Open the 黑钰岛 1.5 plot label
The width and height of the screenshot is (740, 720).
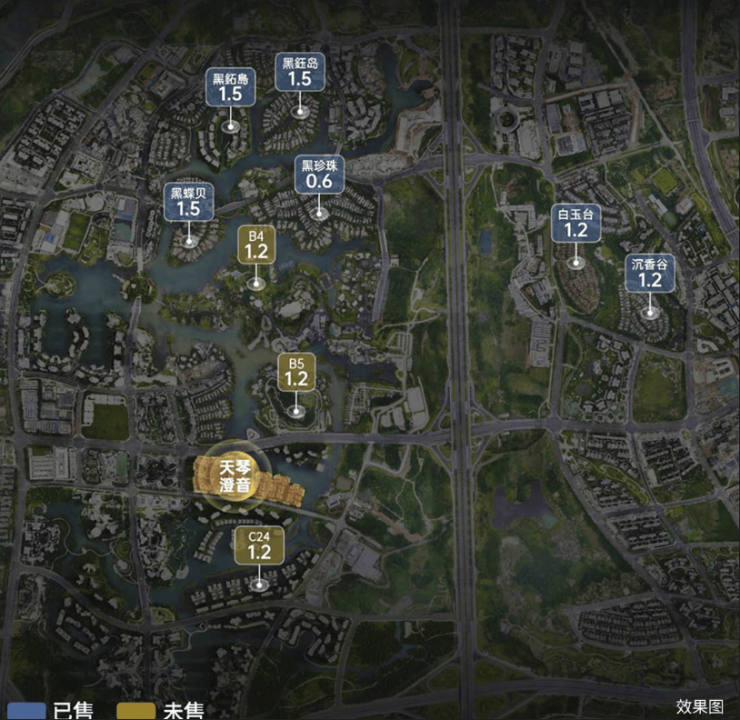(x=300, y=73)
